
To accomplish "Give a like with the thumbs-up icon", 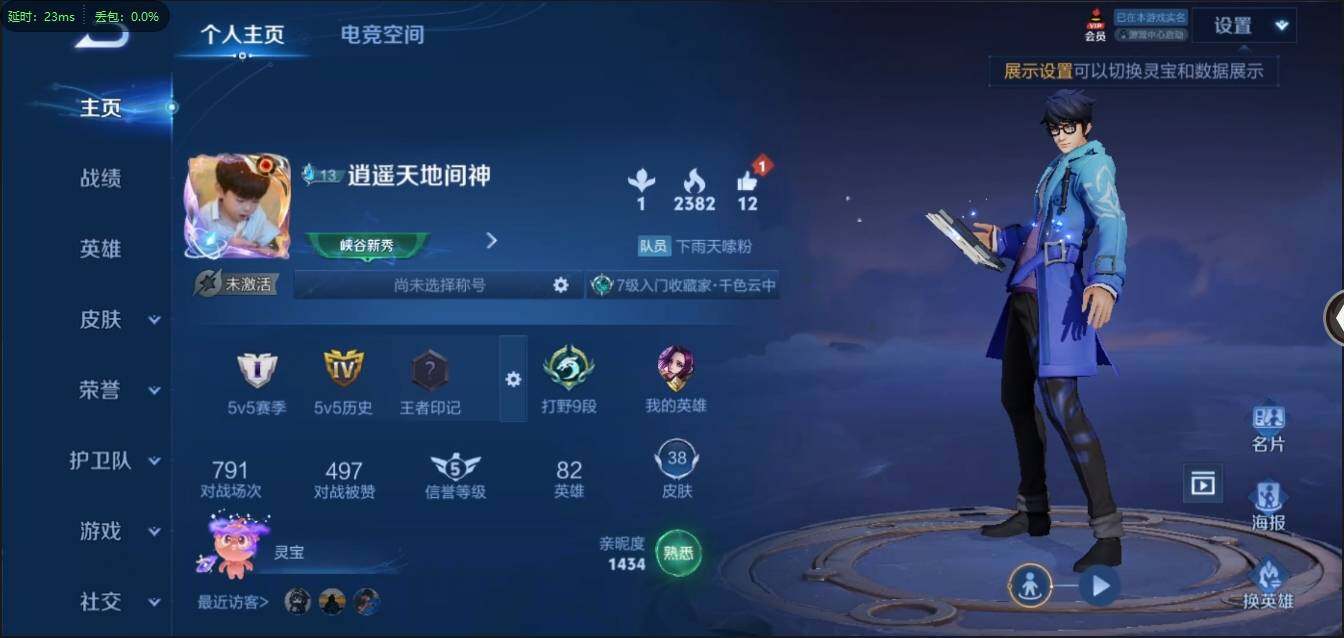I will tap(747, 182).
